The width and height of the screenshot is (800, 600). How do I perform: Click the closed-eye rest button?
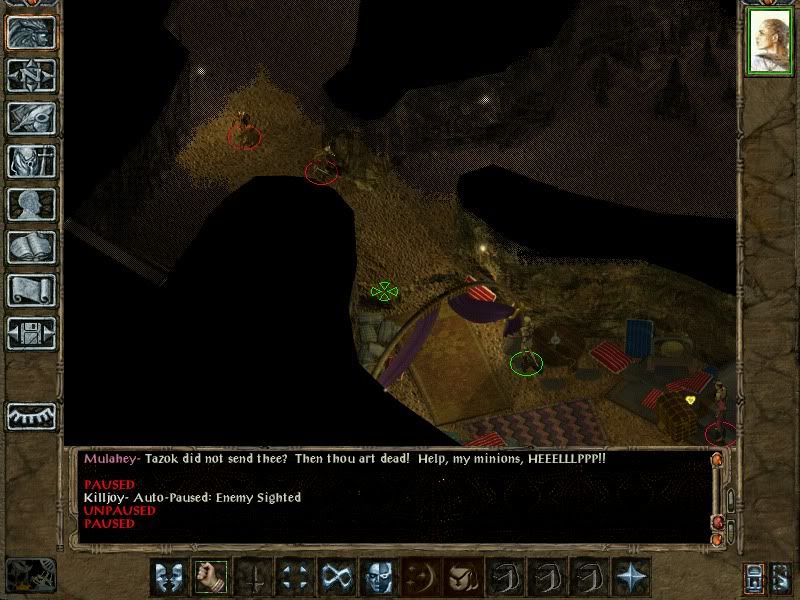tap(32, 415)
